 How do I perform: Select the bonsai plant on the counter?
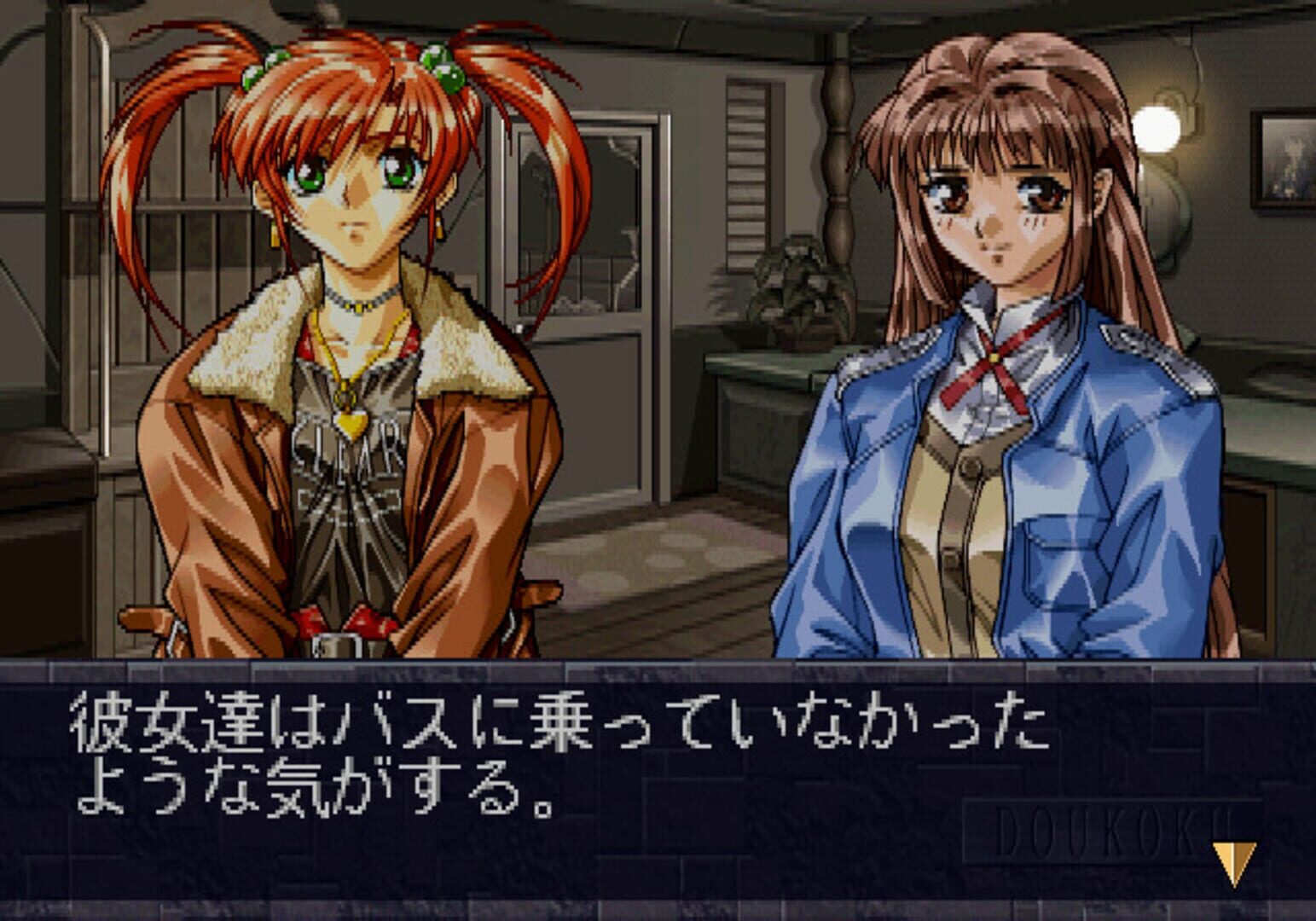pyautogui.click(x=797, y=281)
